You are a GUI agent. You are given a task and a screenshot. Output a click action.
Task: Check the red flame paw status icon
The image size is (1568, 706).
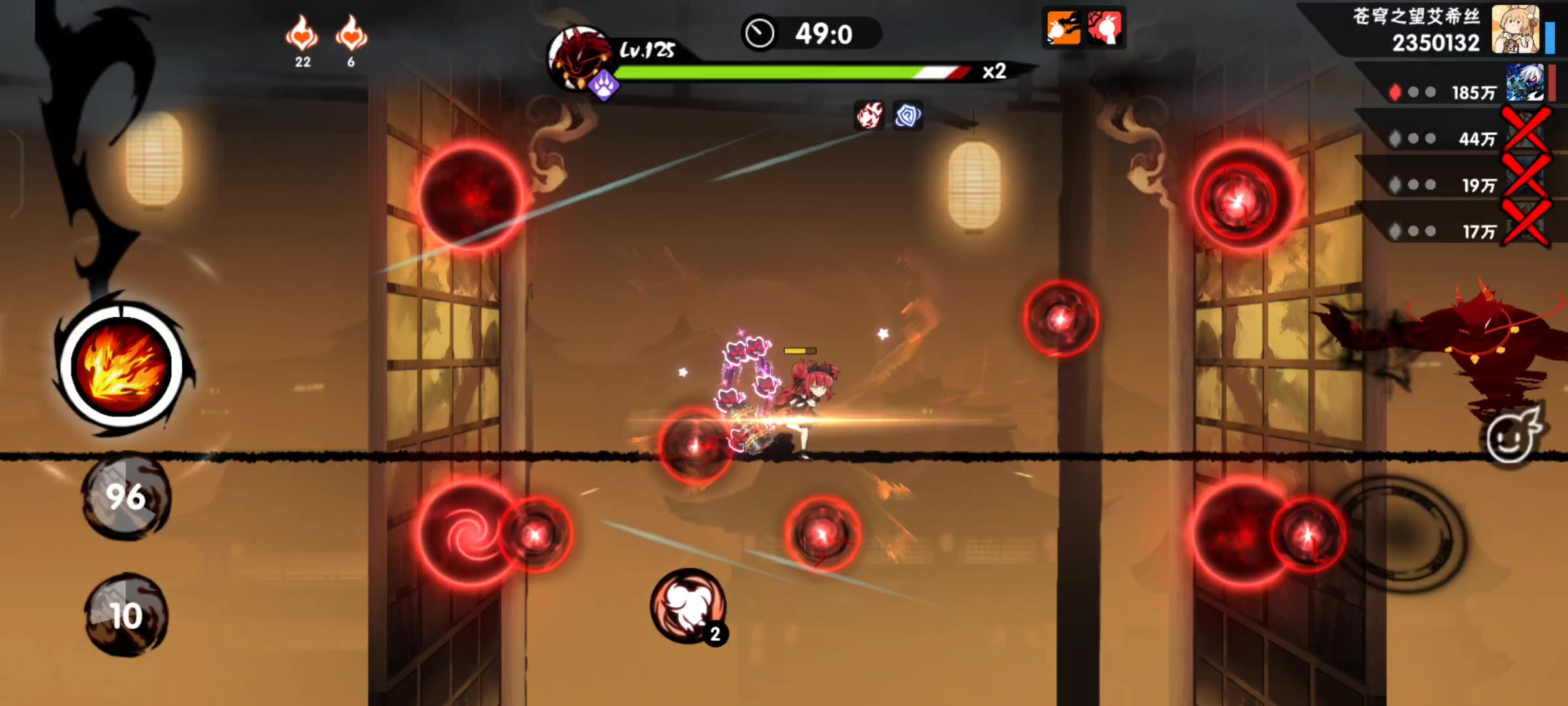click(870, 116)
